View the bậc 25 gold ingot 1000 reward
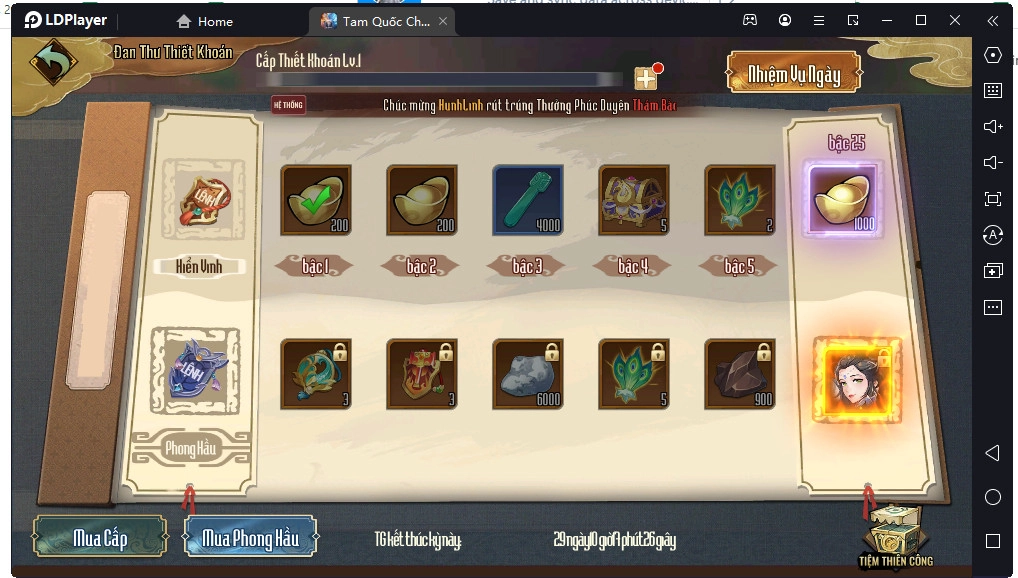The width and height of the screenshot is (1018, 578). (x=842, y=200)
